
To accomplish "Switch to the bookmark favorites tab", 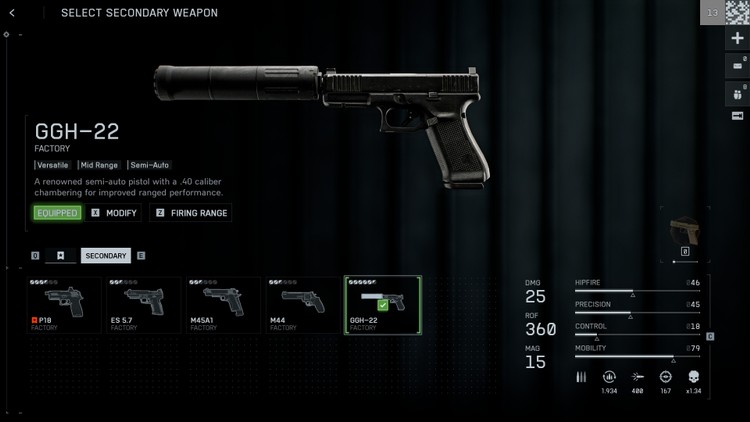I will tap(60, 256).
